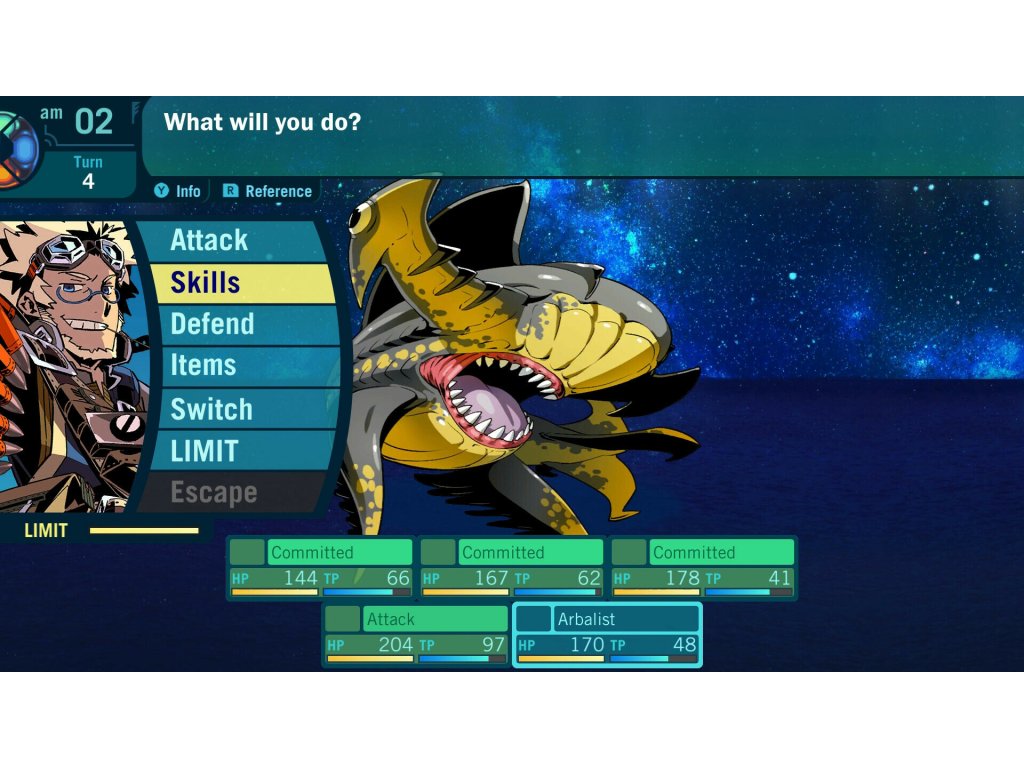Select the Committed panel with 178 HP
1024x768 pixels.
pos(703,567)
